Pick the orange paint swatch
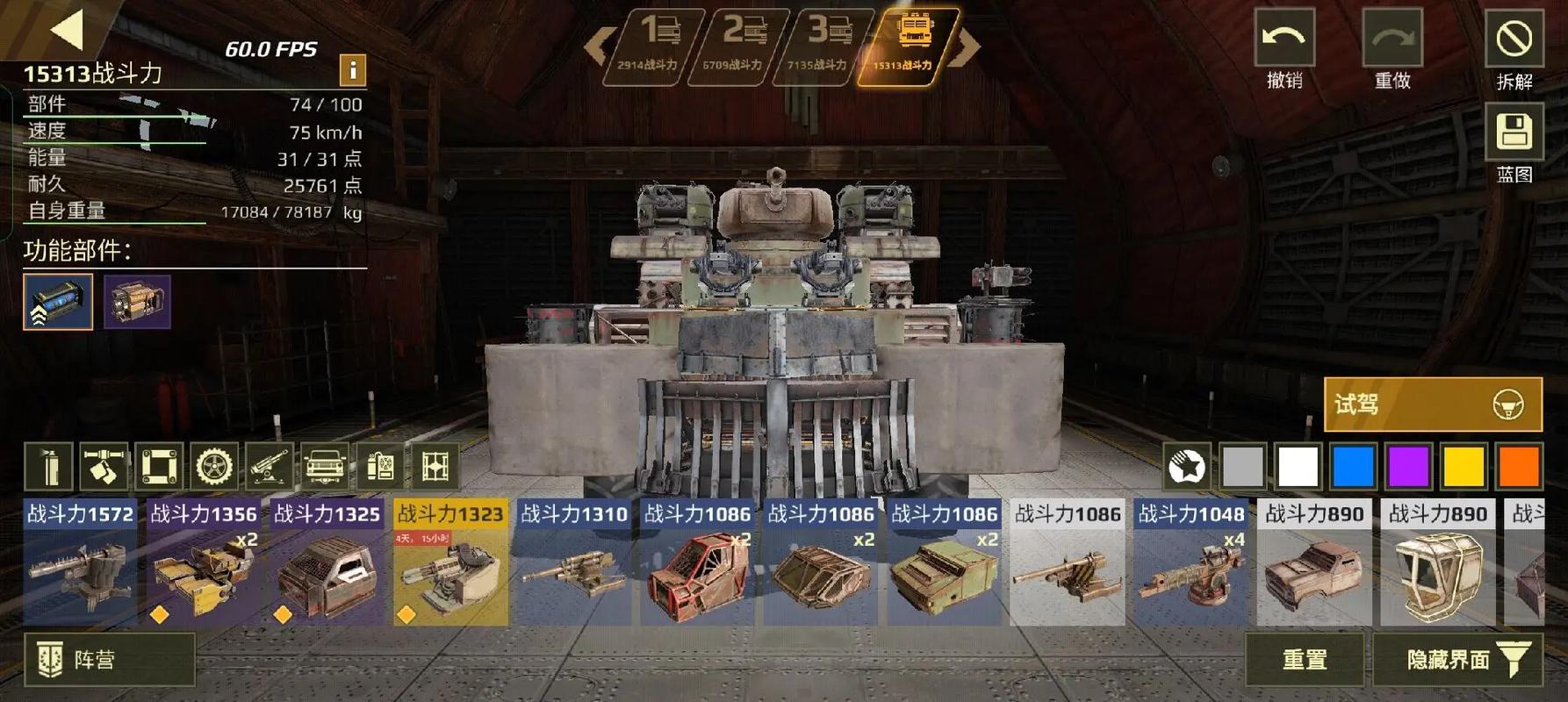The height and width of the screenshot is (702, 1568). pyautogui.click(x=1519, y=466)
